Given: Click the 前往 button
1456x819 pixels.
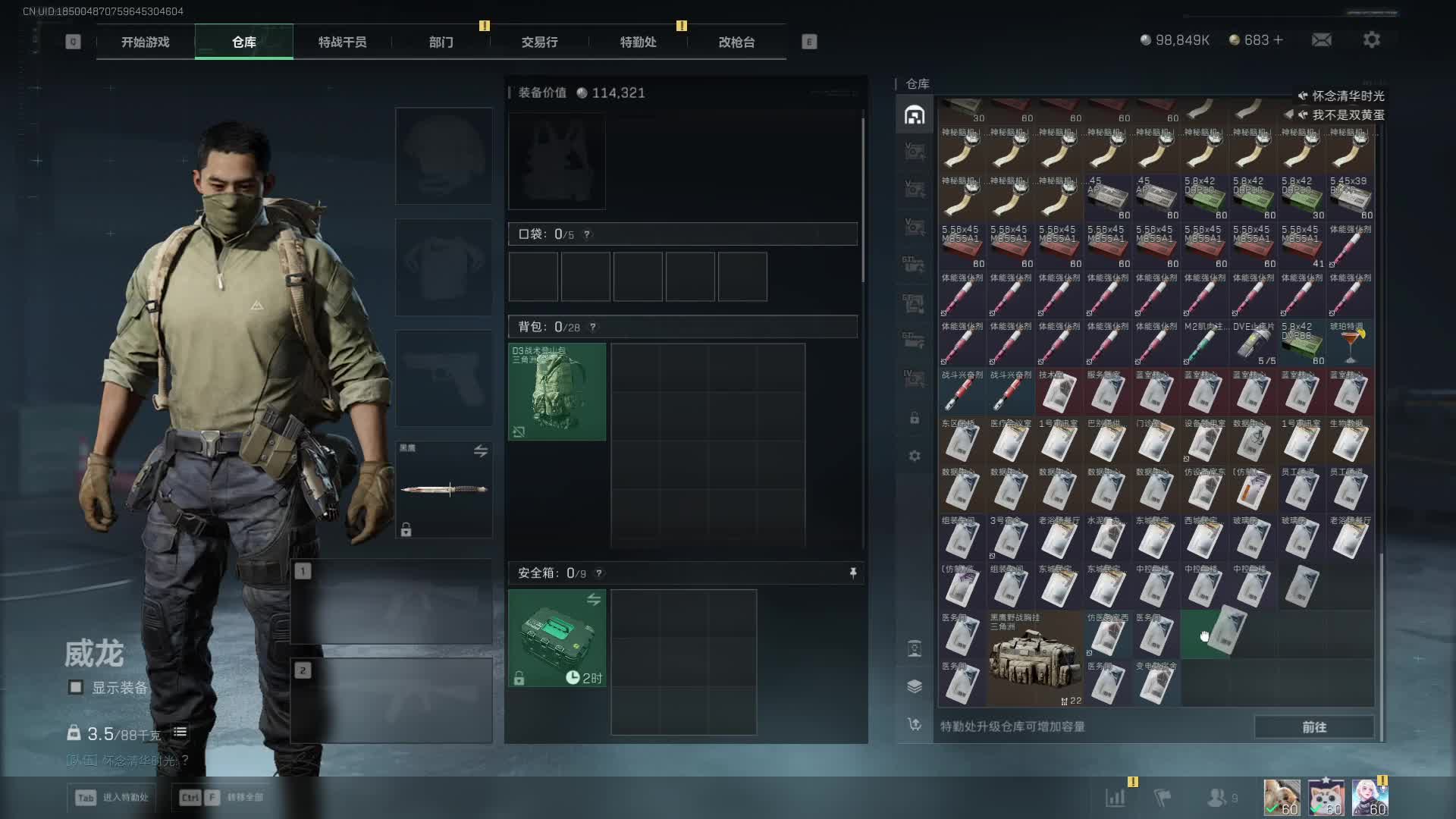Looking at the screenshot, I should [x=1313, y=727].
